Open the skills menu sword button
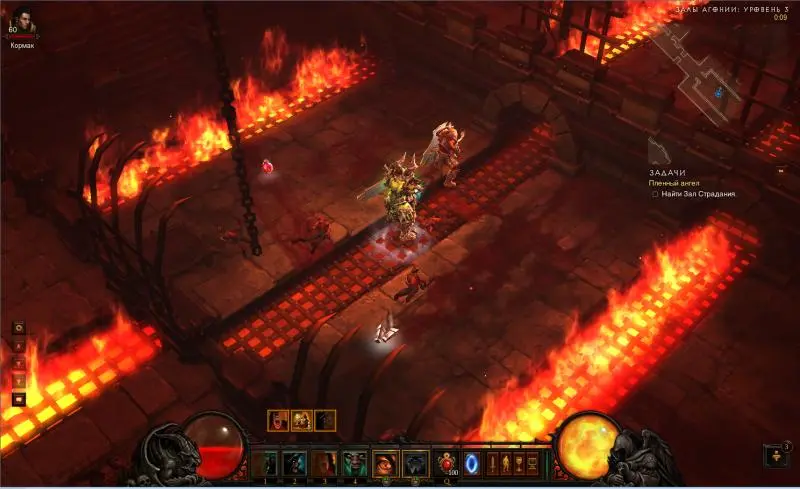The width and height of the screenshot is (800, 489). (x=492, y=463)
